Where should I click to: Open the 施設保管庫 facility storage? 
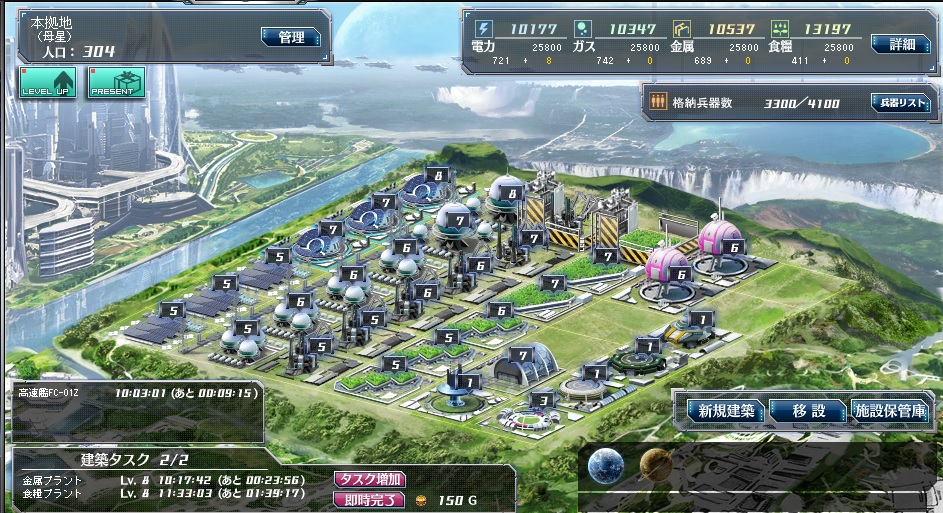point(890,411)
